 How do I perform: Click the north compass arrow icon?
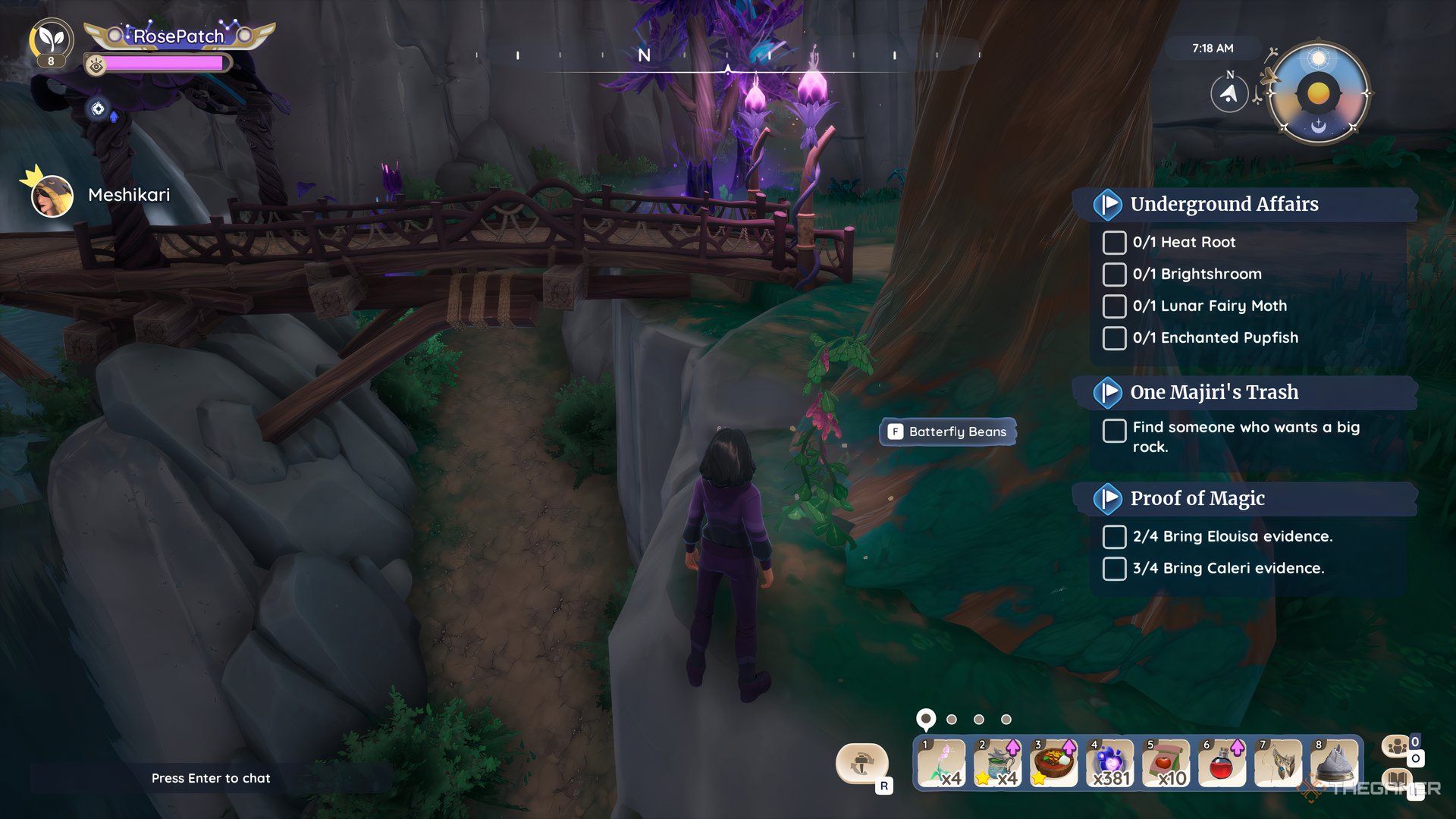(1229, 94)
